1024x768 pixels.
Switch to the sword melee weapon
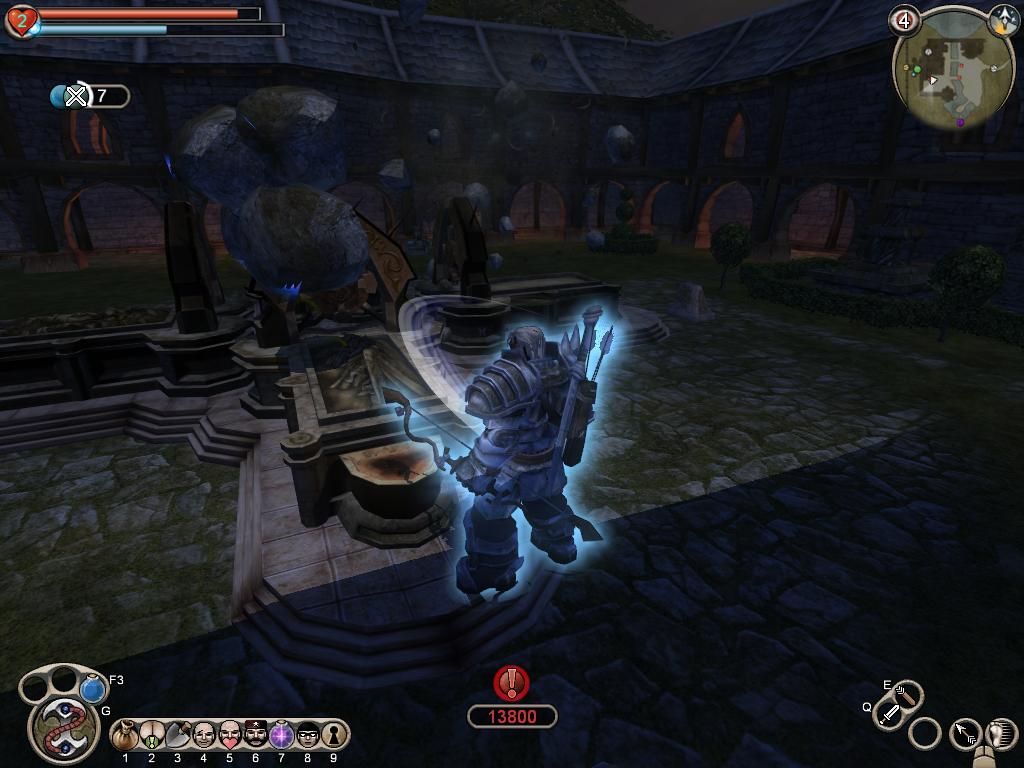pyautogui.click(x=888, y=714)
